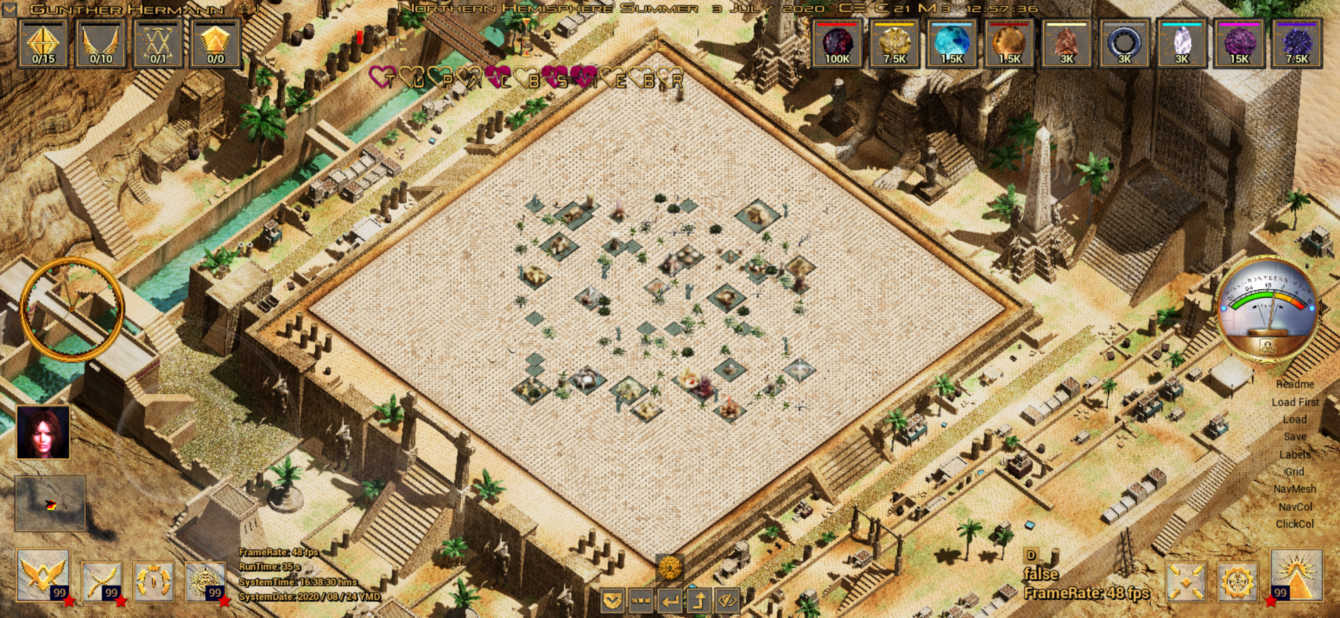
Task: Click the minimap panel under the portrait
Action: tap(50, 503)
